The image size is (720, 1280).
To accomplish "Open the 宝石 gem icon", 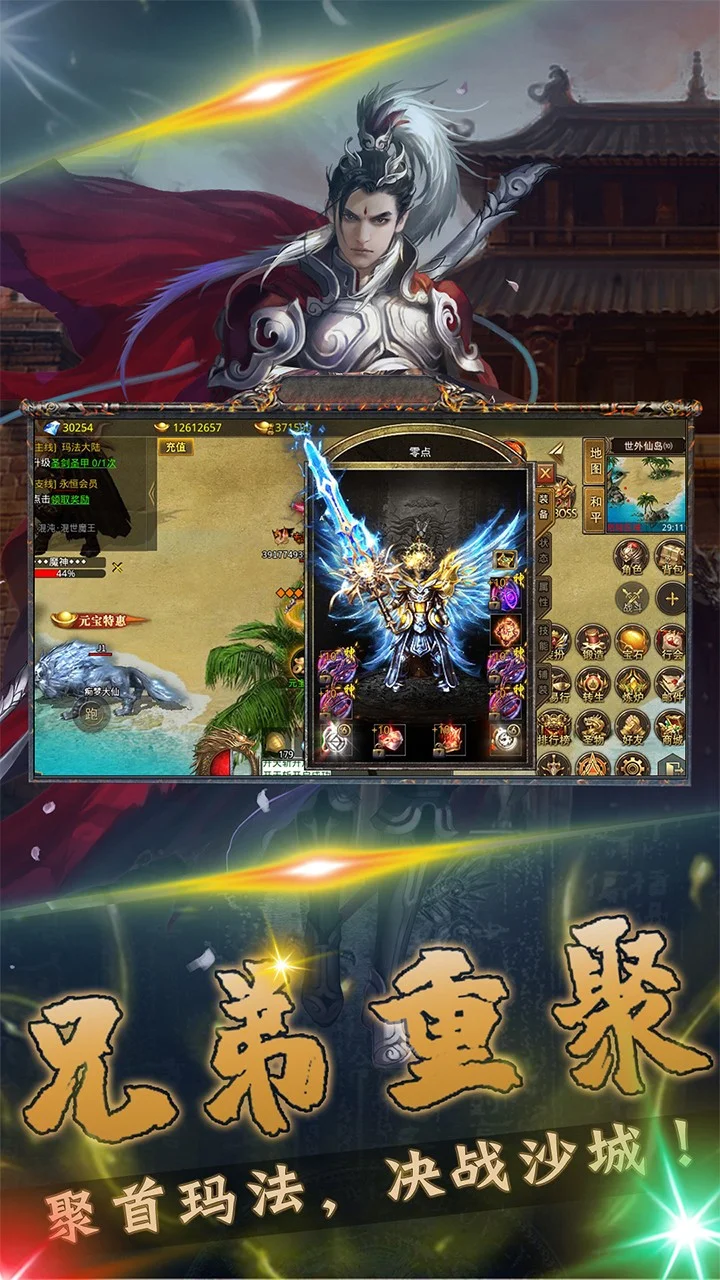I will pyautogui.click(x=631, y=642).
